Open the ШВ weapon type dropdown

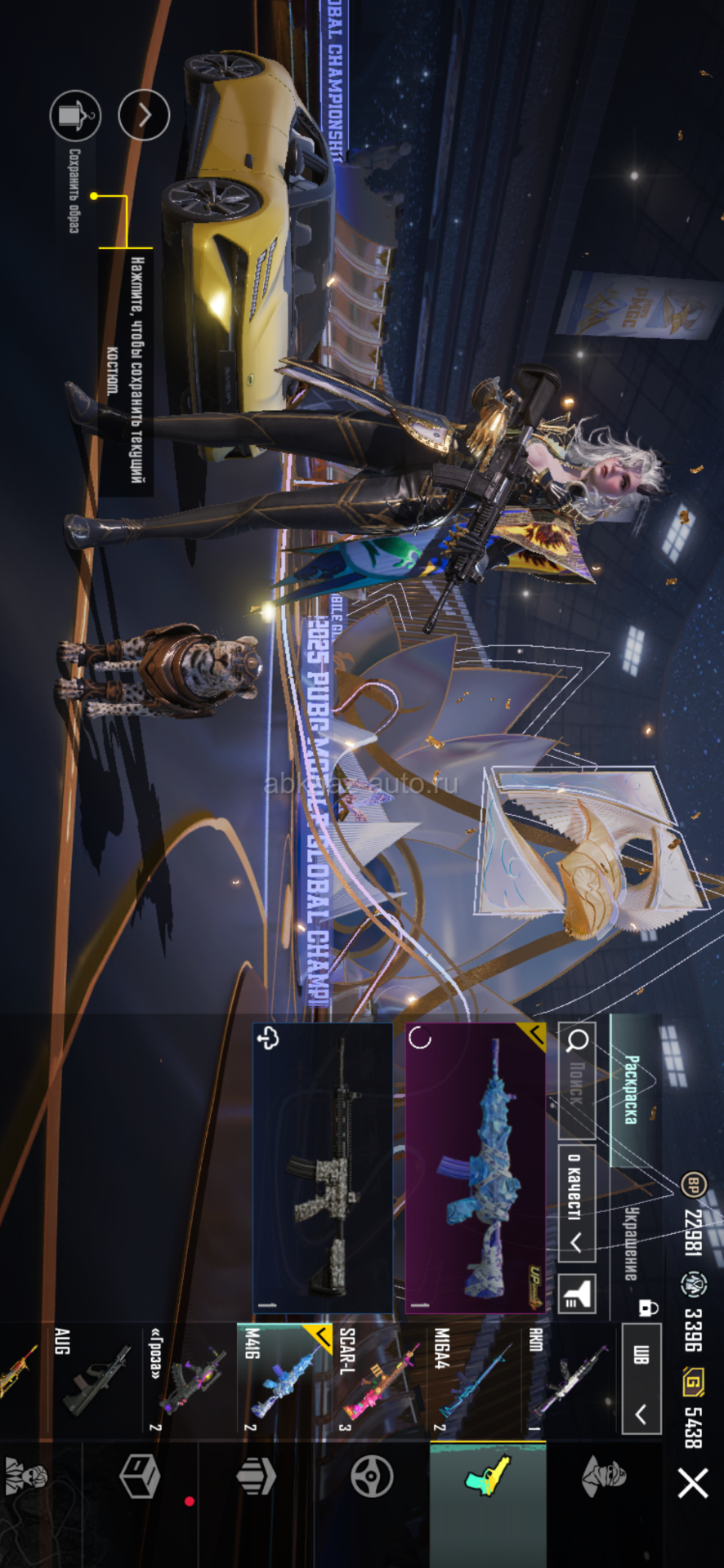coord(641,1380)
